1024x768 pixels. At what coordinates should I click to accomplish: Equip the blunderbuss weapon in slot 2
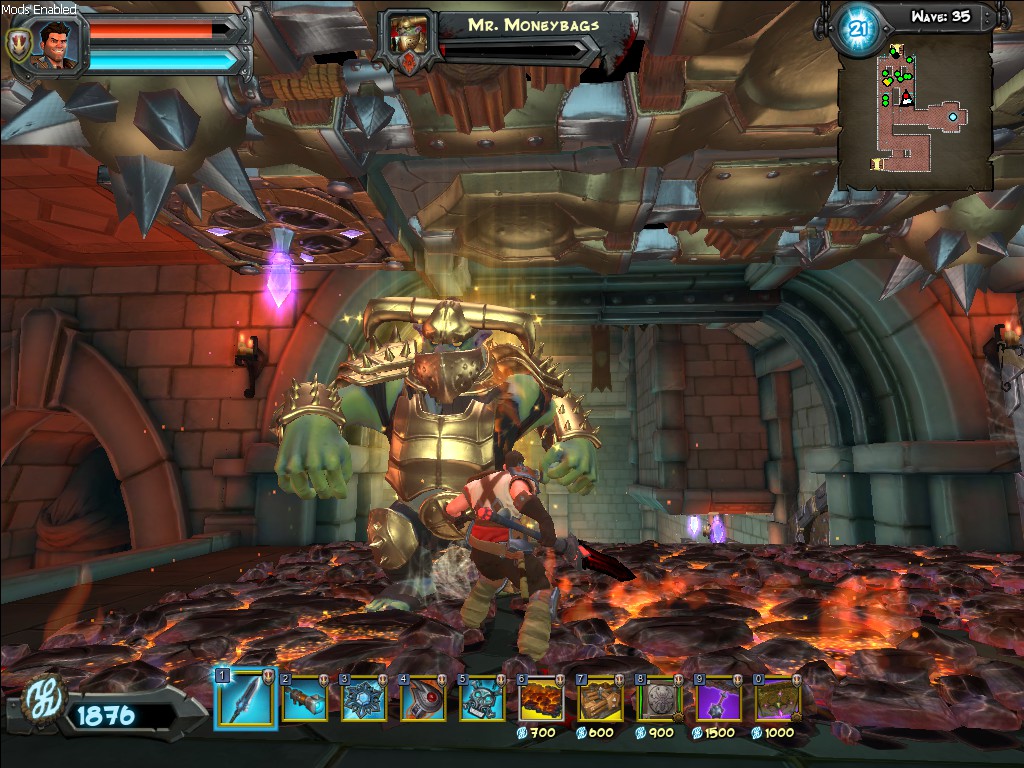point(304,699)
